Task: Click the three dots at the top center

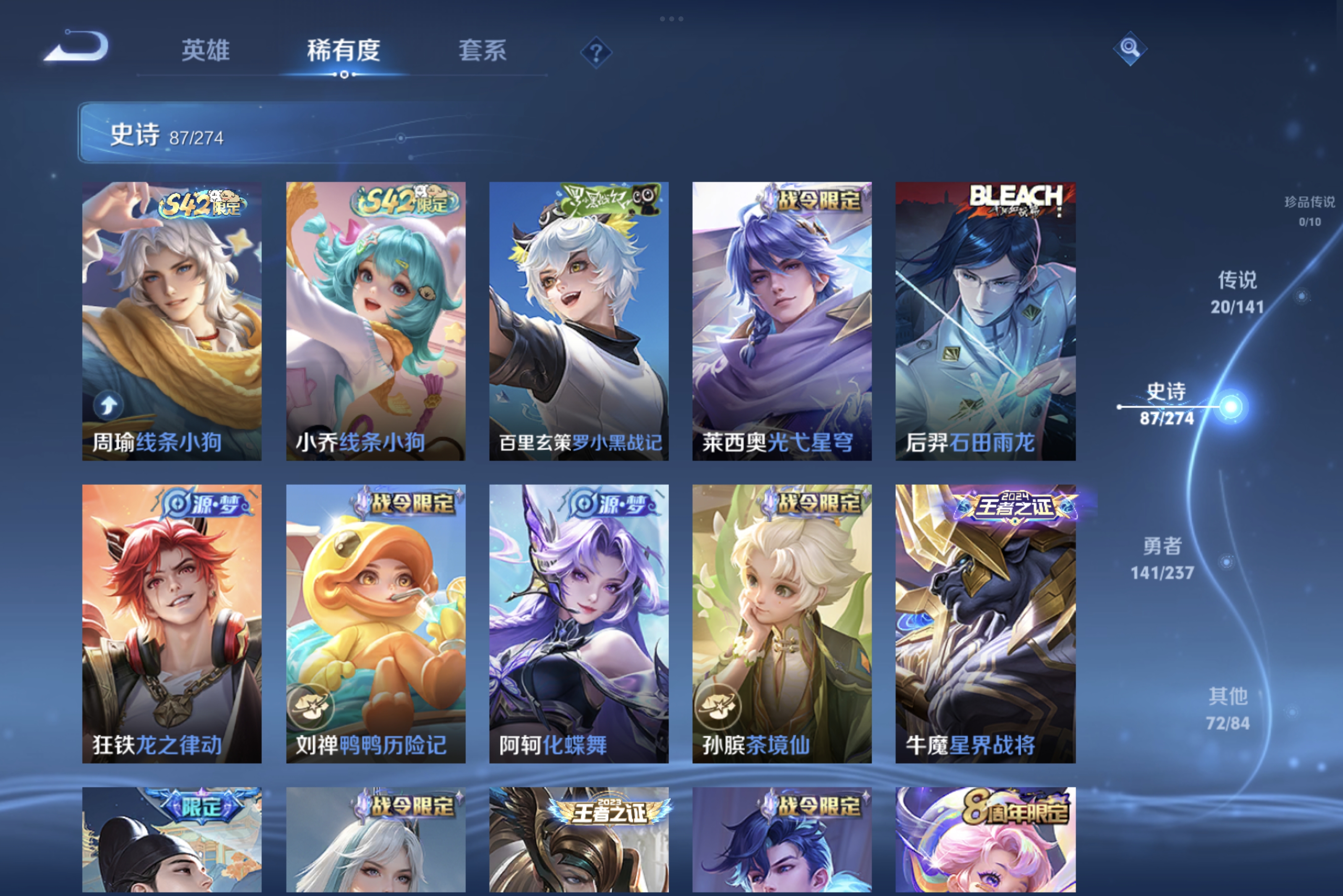Action: point(672,19)
